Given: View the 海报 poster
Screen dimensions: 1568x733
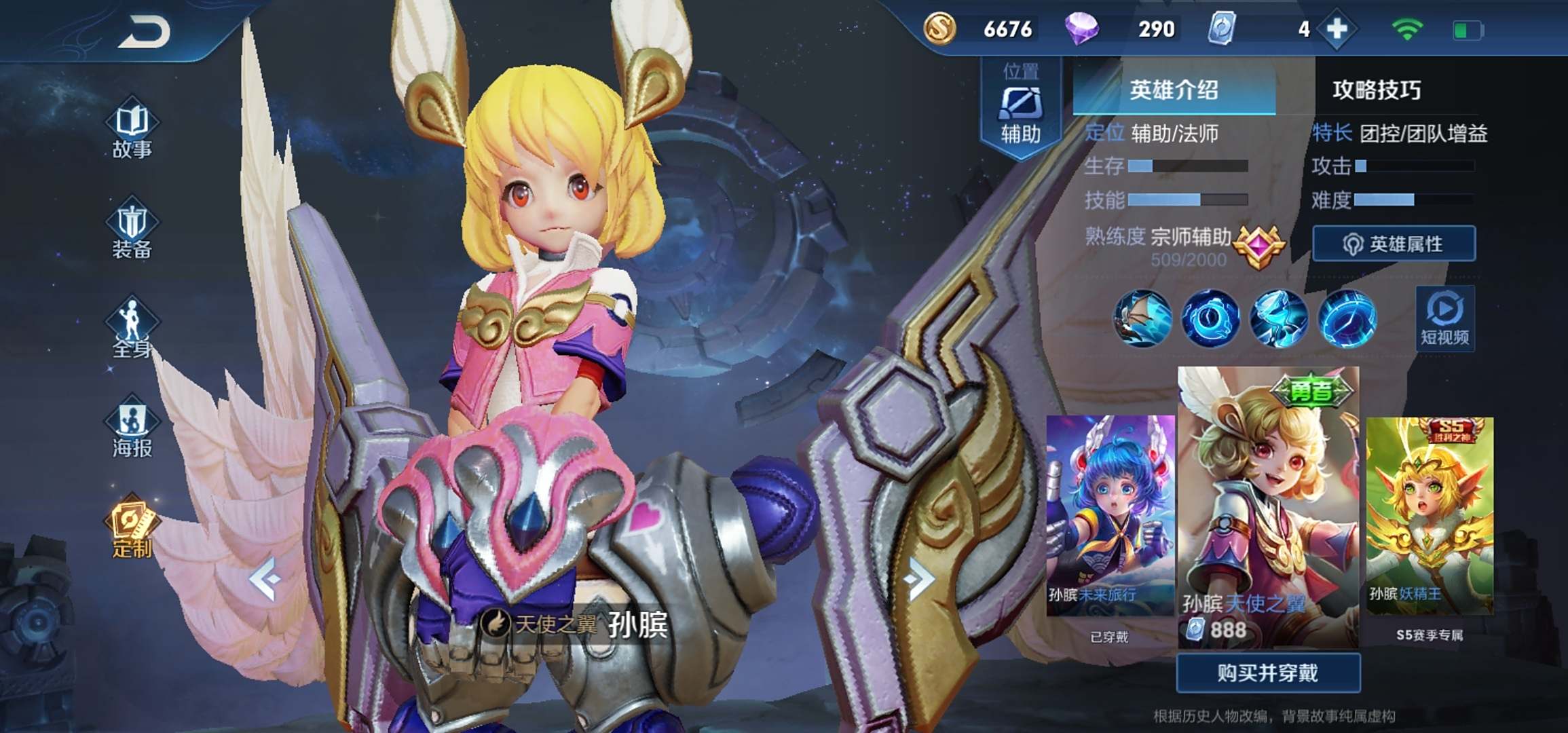Looking at the screenshot, I should coord(132,430).
